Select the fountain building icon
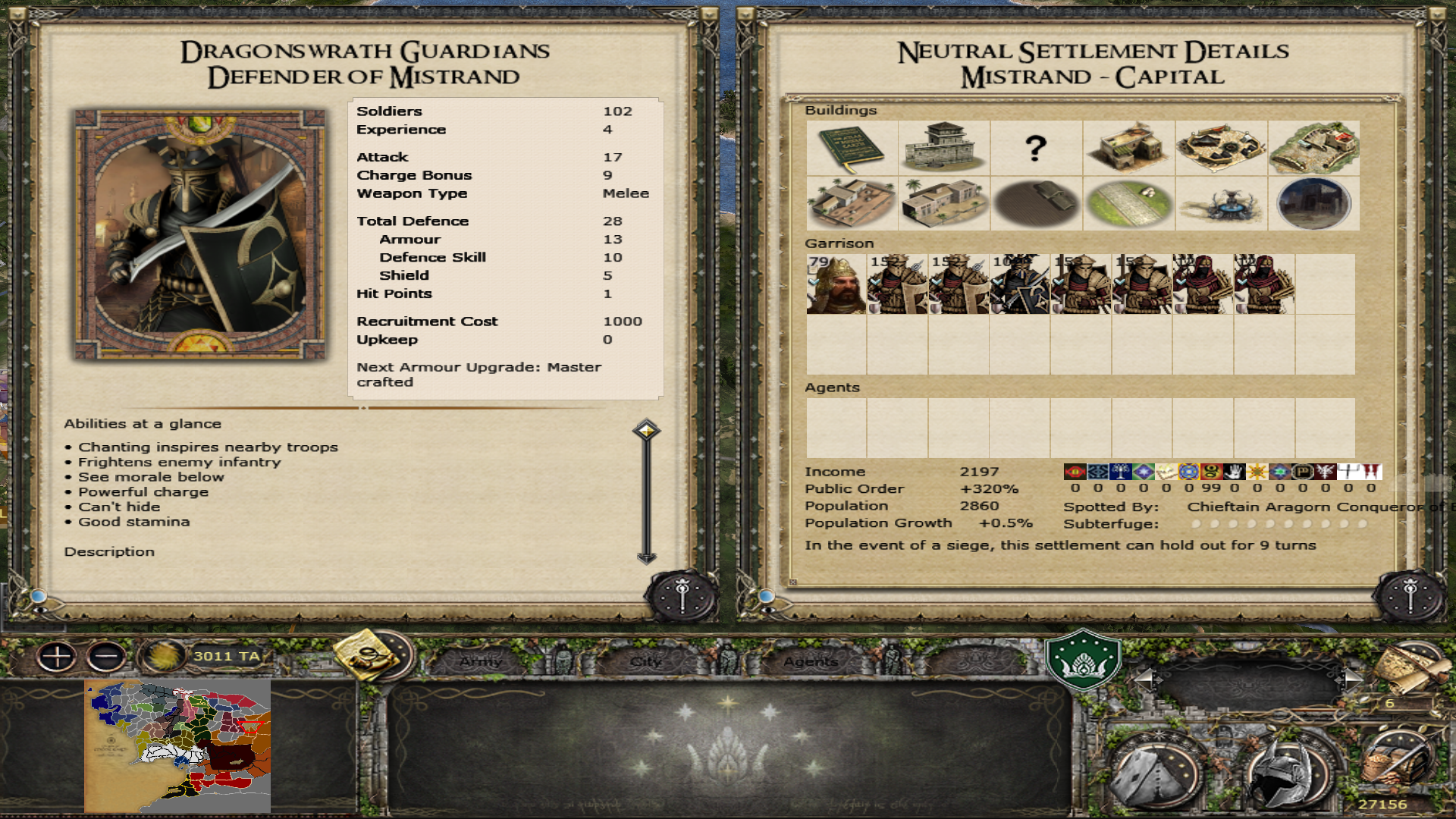Image resolution: width=1456 pixels, height=819 pixels. click(x=1221, y=204)
